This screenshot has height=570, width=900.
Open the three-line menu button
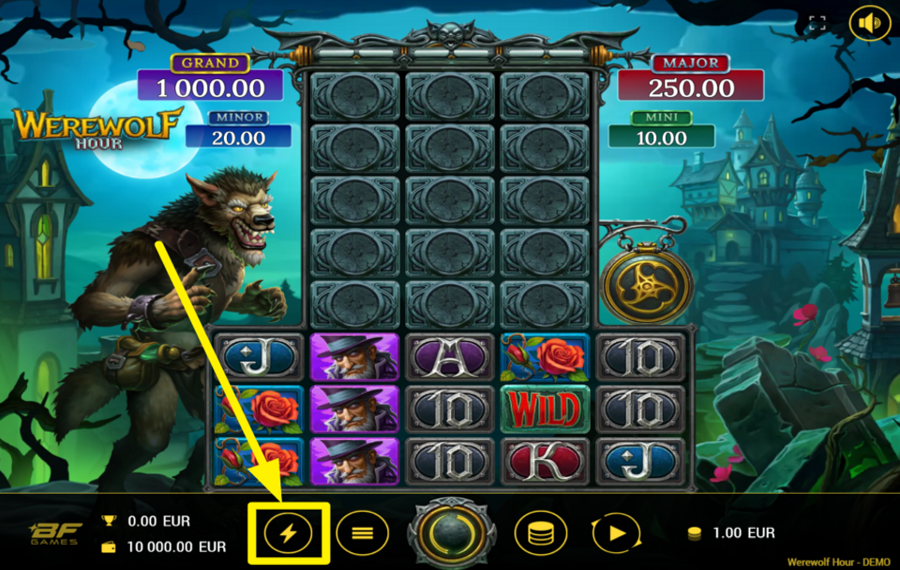coord(362,533)
